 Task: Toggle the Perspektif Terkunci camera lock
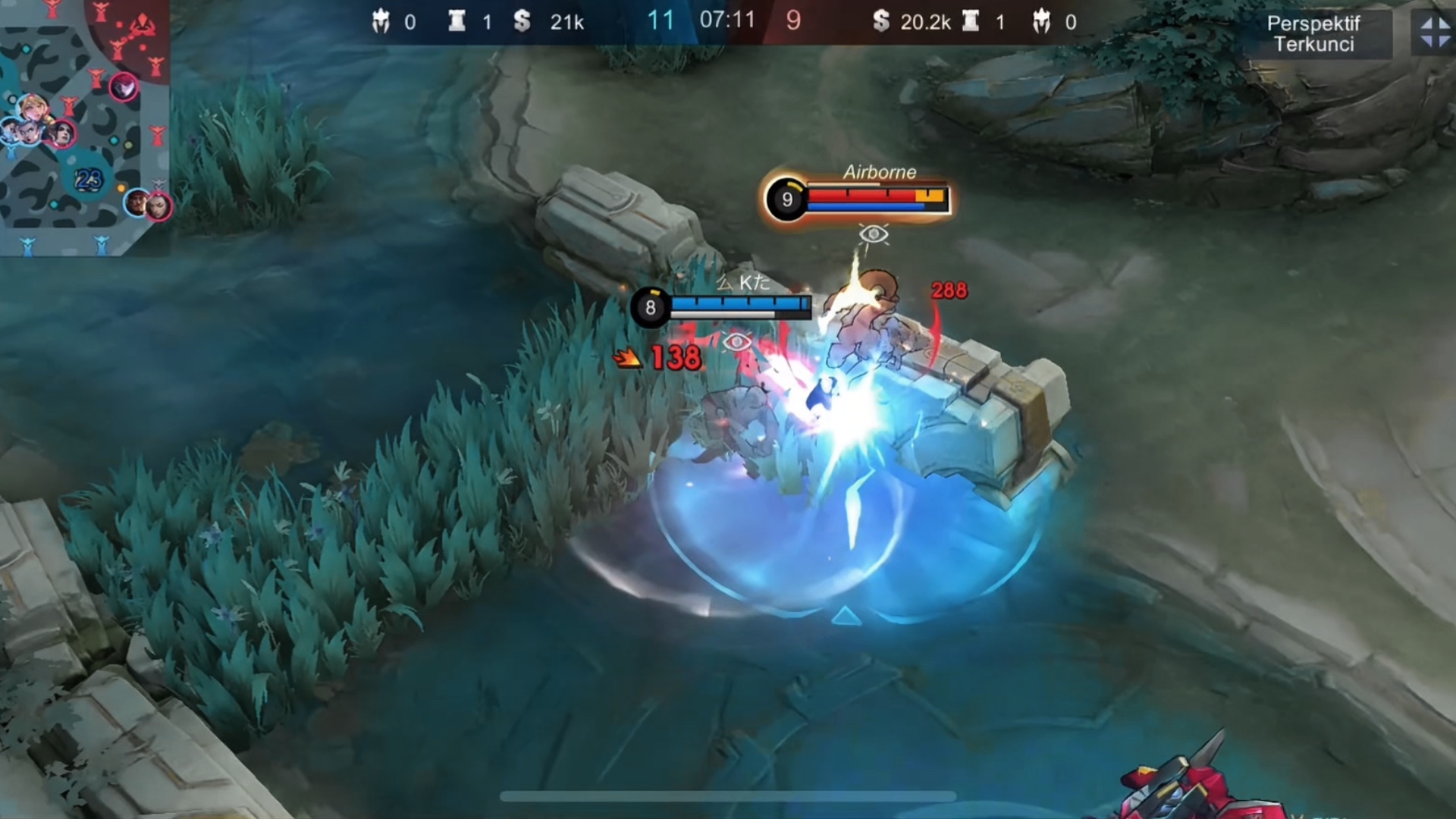1313,34
